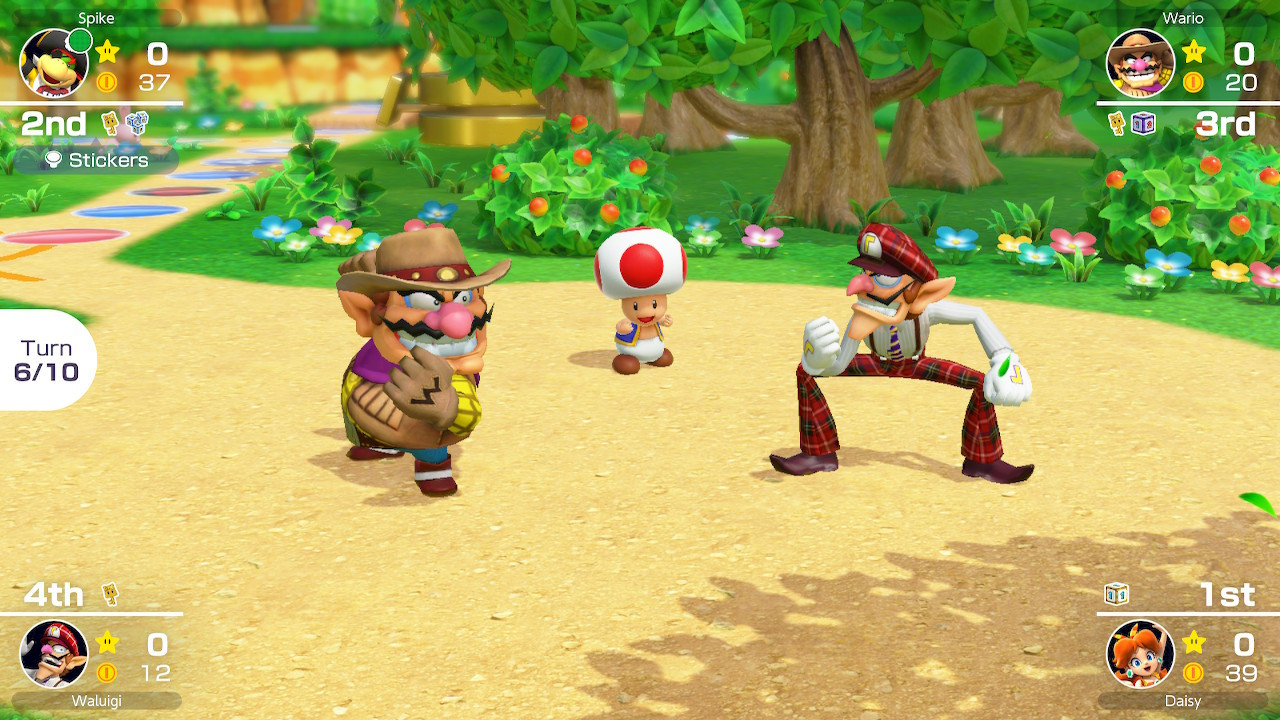Click the Waluigi name label
1280x720 pixels.
coord(97,702)
